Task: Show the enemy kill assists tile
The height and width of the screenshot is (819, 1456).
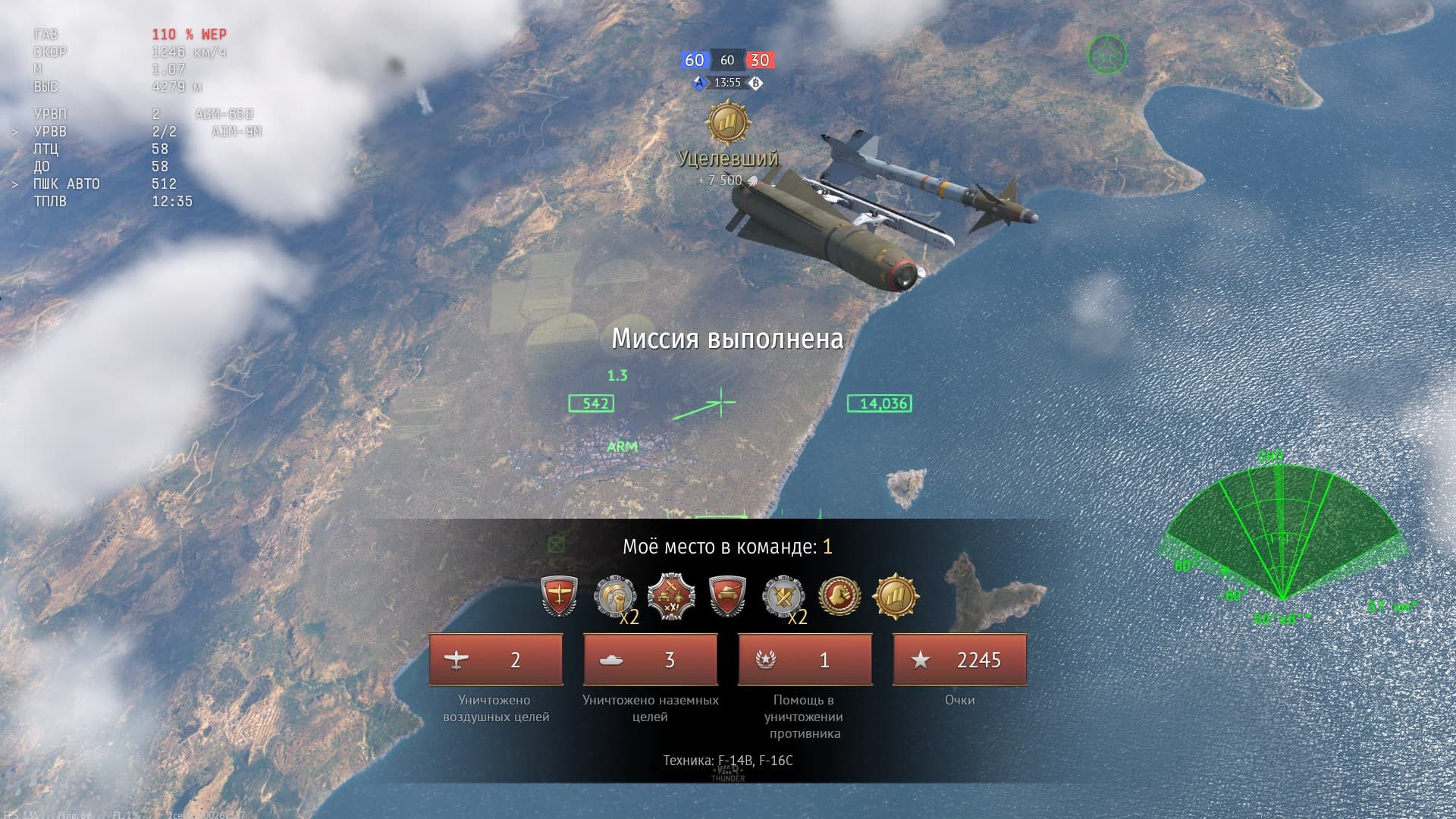Action: (x=805, y=660)
